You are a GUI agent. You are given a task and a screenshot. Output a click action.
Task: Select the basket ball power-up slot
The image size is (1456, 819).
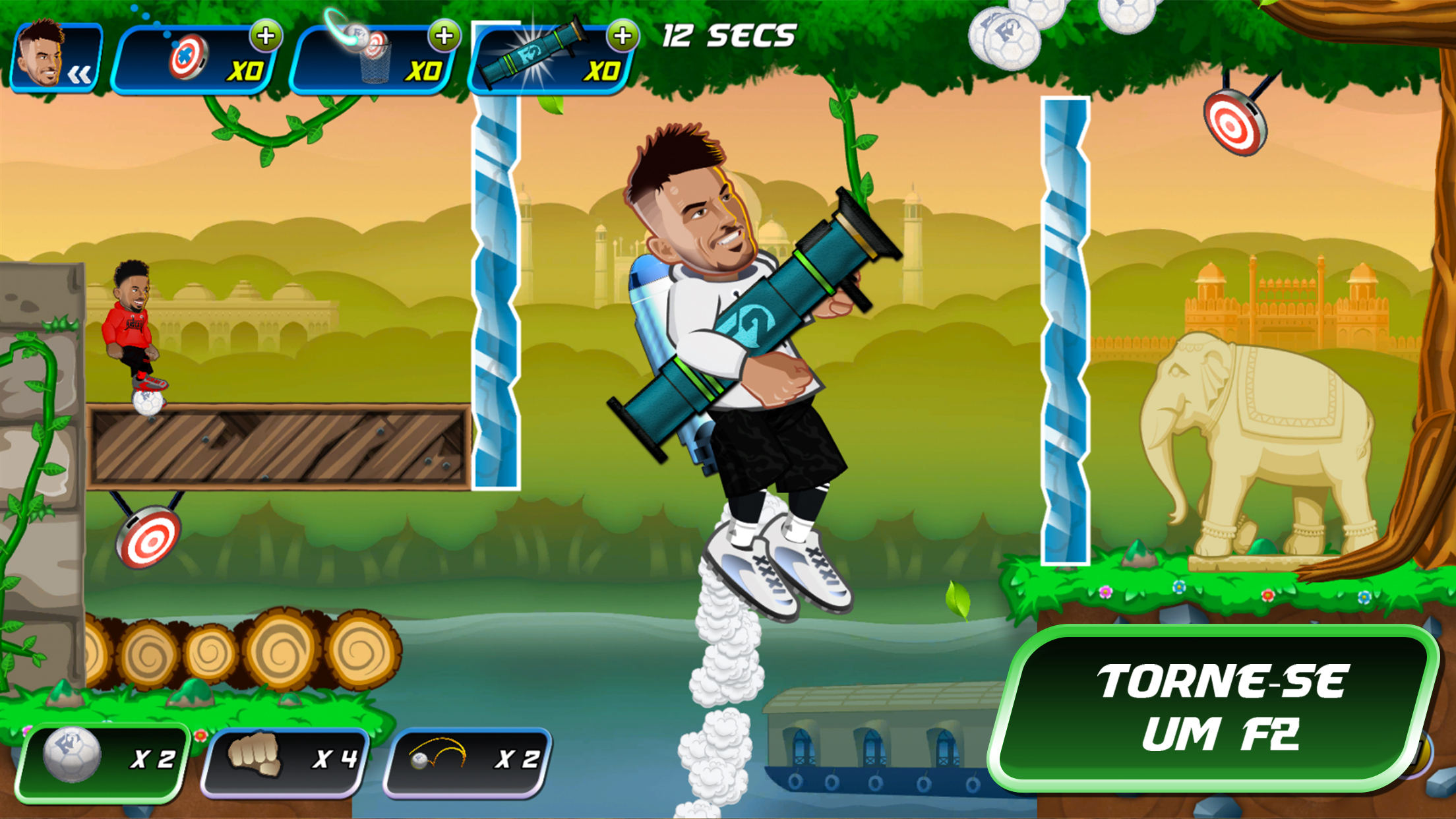373,61
